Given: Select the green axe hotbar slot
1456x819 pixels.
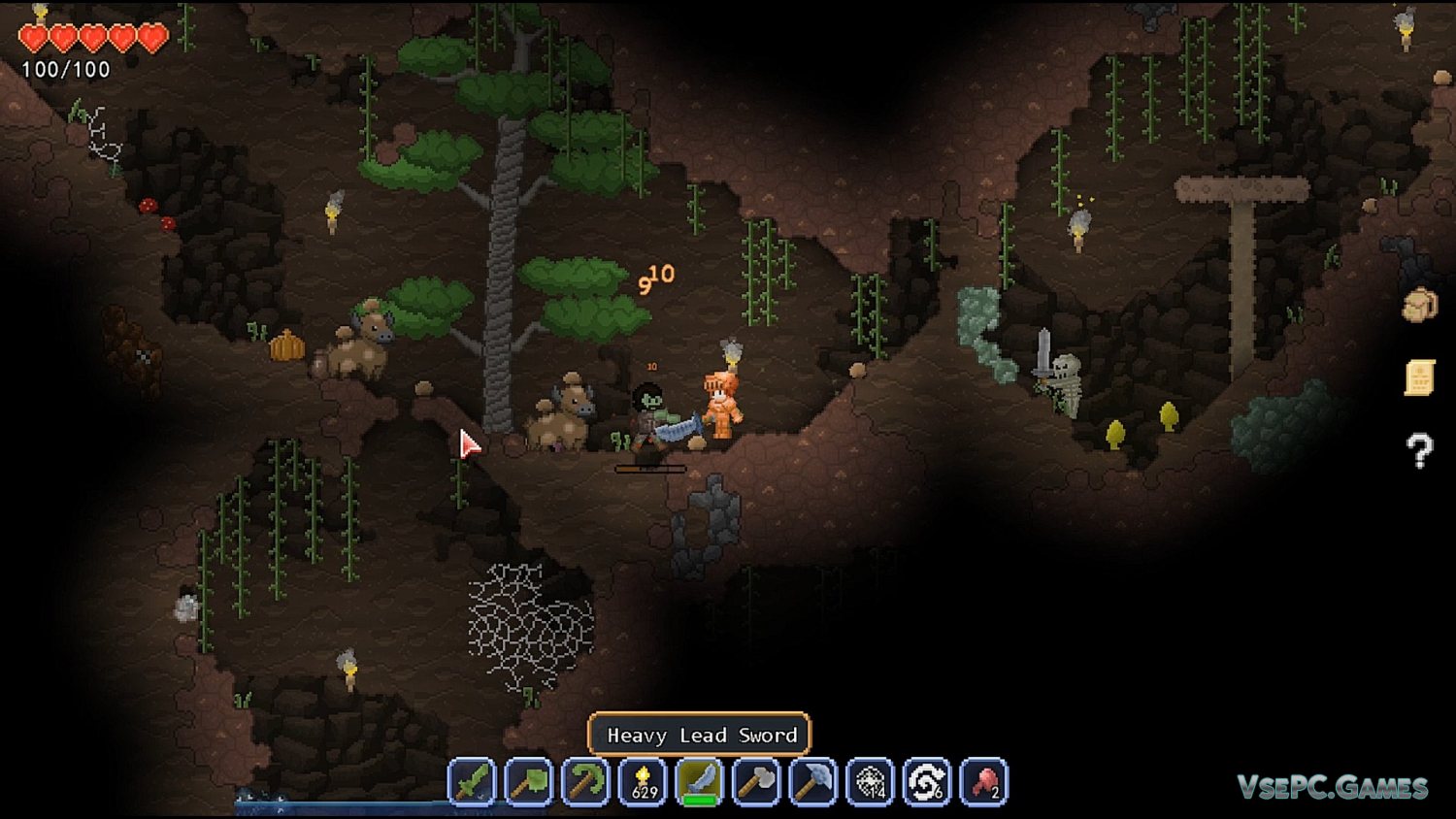Looking at the screenshot, I should 529,782.
